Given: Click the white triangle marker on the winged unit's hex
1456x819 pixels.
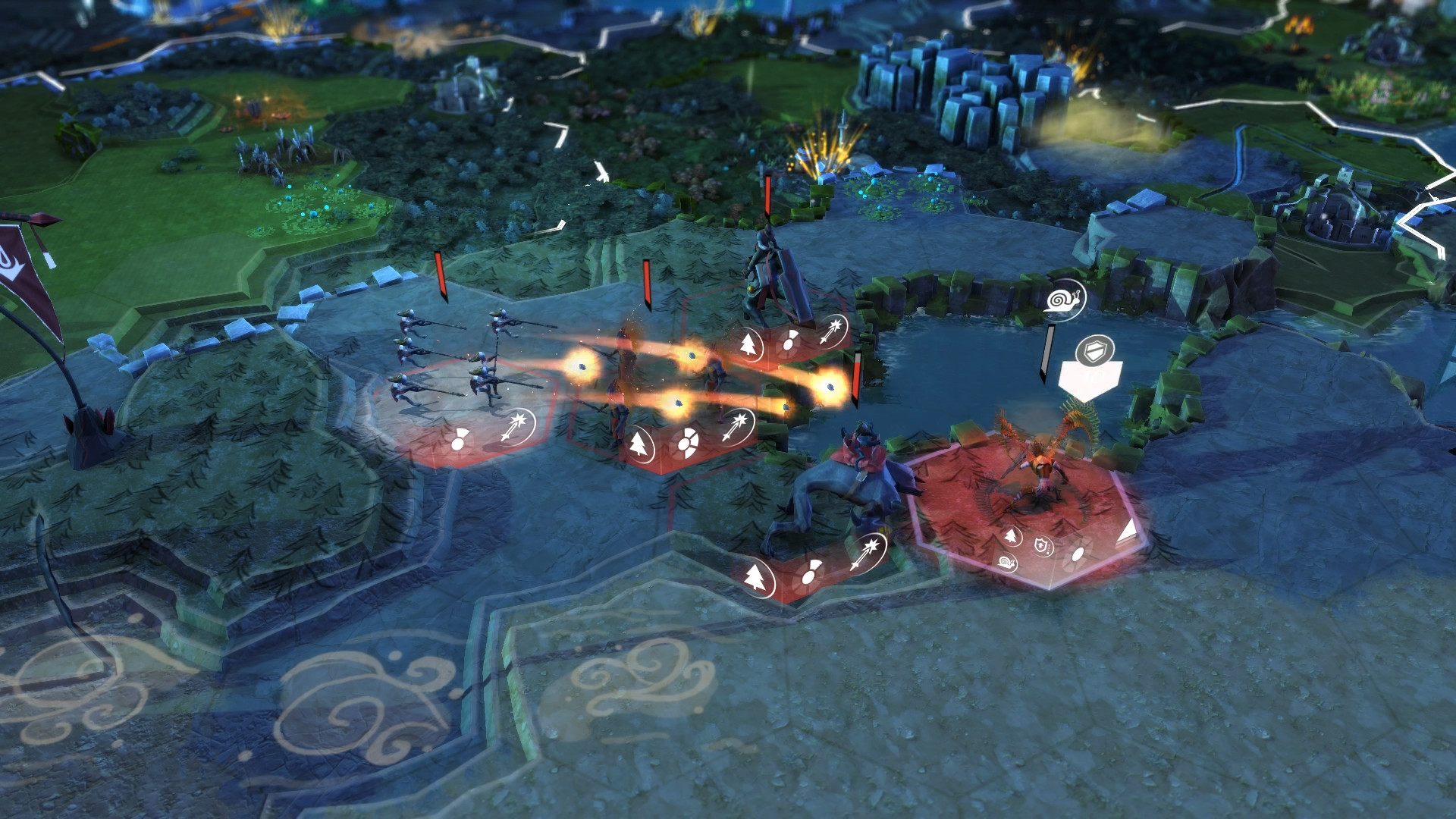Looking at the screenshot, I should pyautogui.click(x=1128, y=530).
